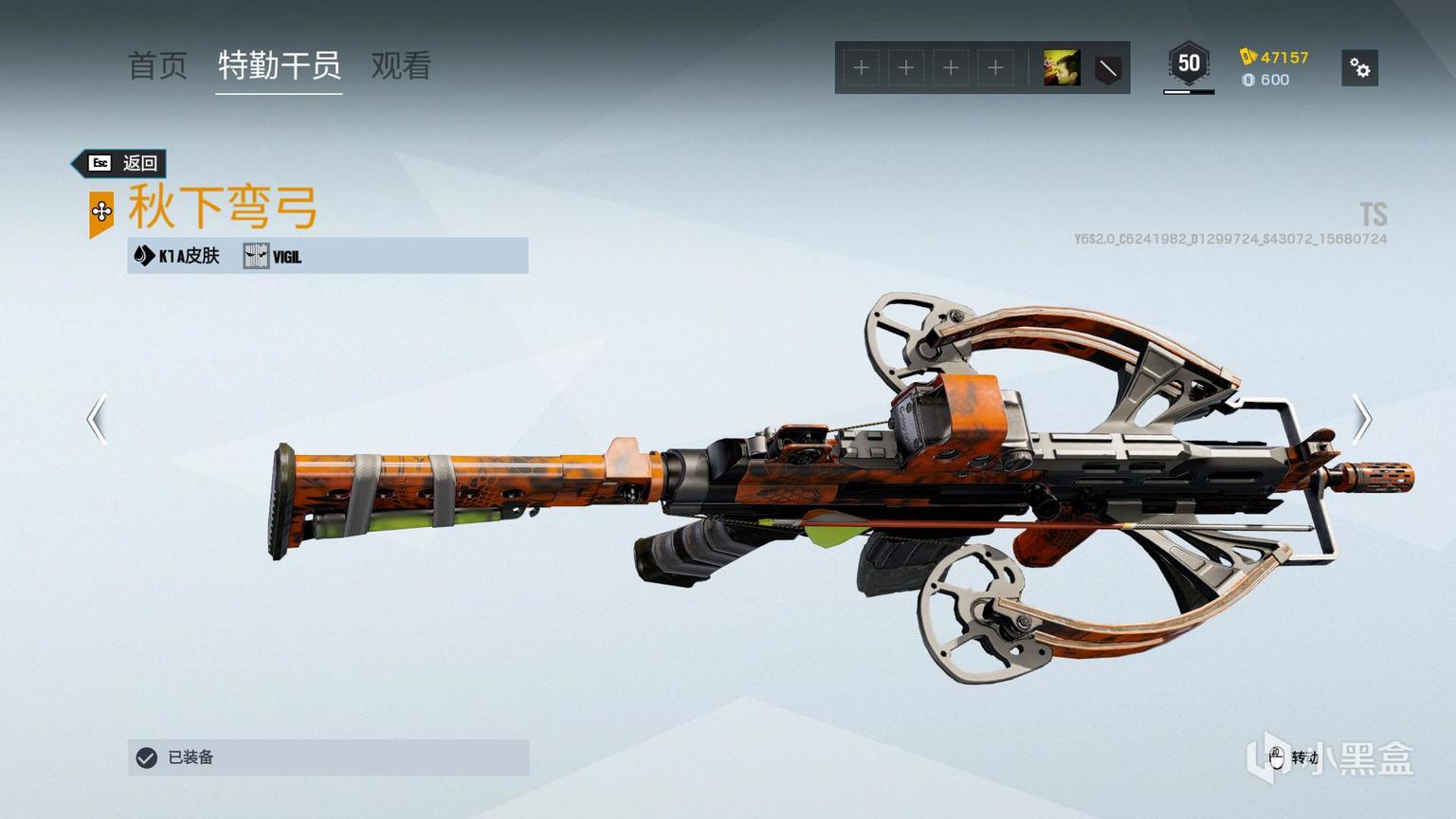Open the level 50 clearance badge
The width and height of the screenshot is (1456, 819).
(1189, 64)
